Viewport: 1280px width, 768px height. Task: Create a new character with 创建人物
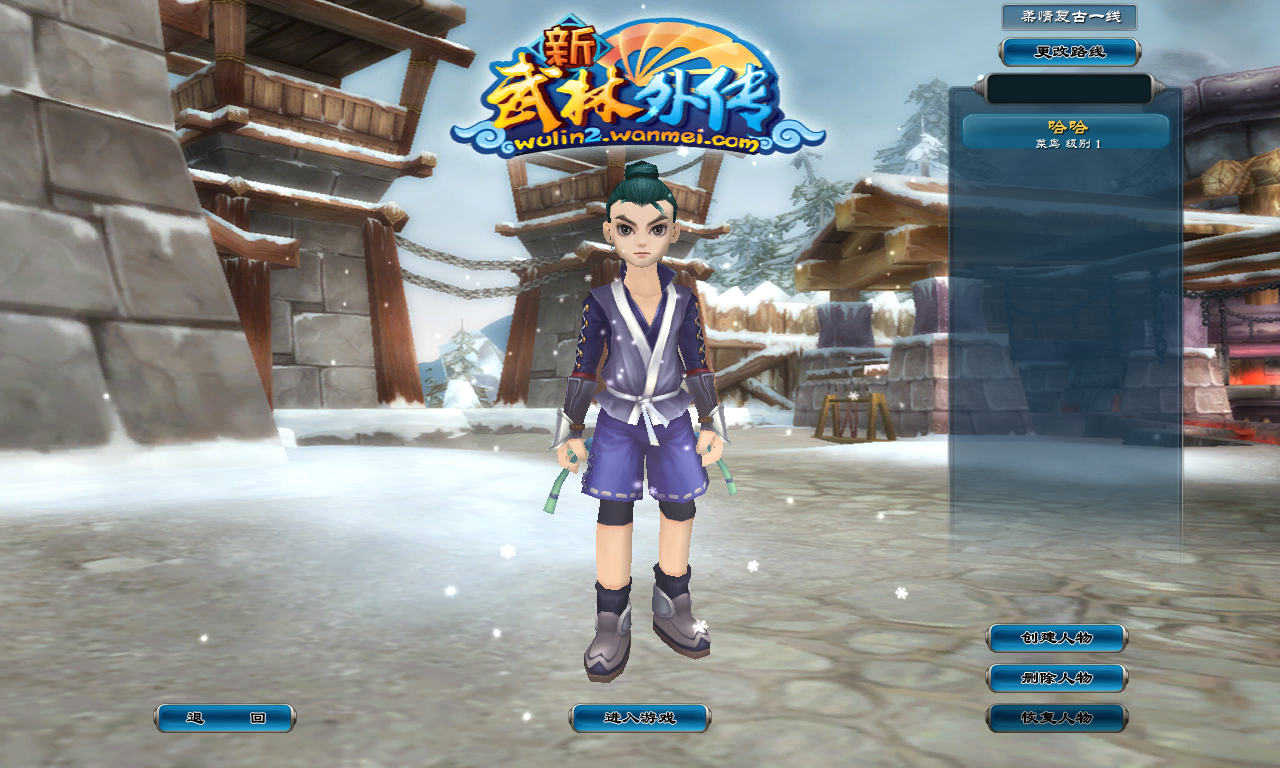pos(1057,638)
